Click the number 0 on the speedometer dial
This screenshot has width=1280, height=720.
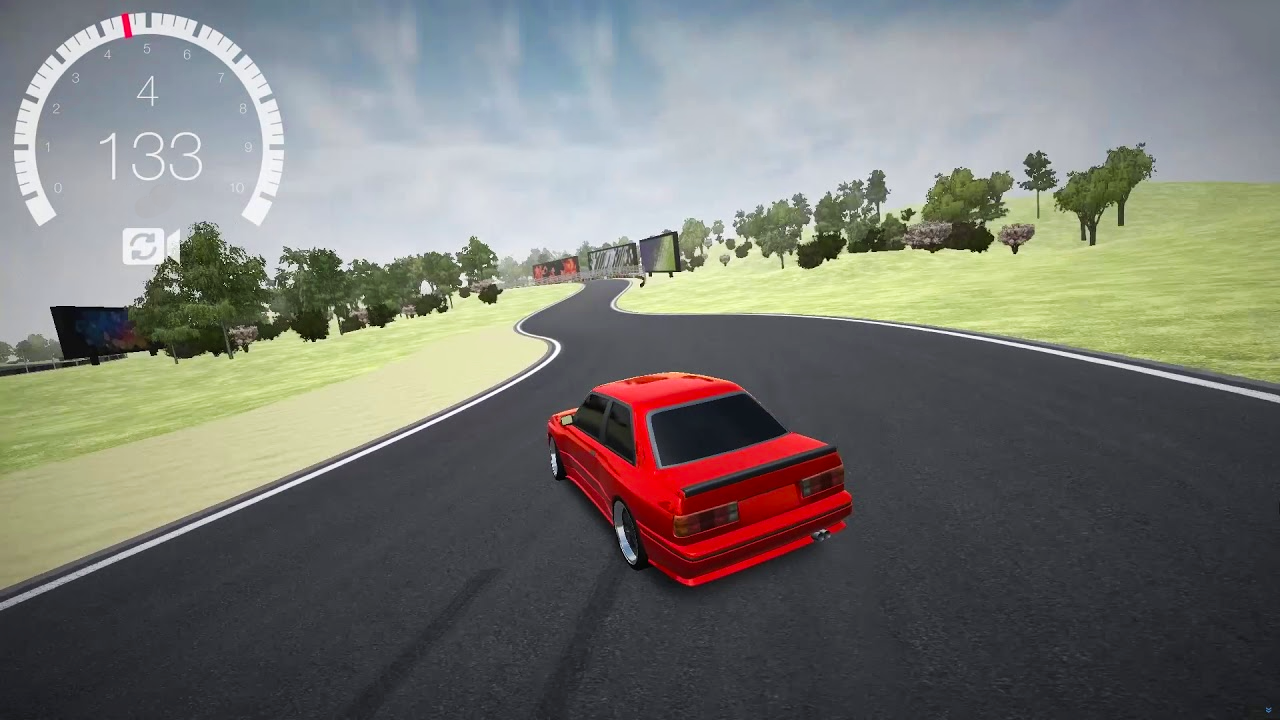point(60,187)
